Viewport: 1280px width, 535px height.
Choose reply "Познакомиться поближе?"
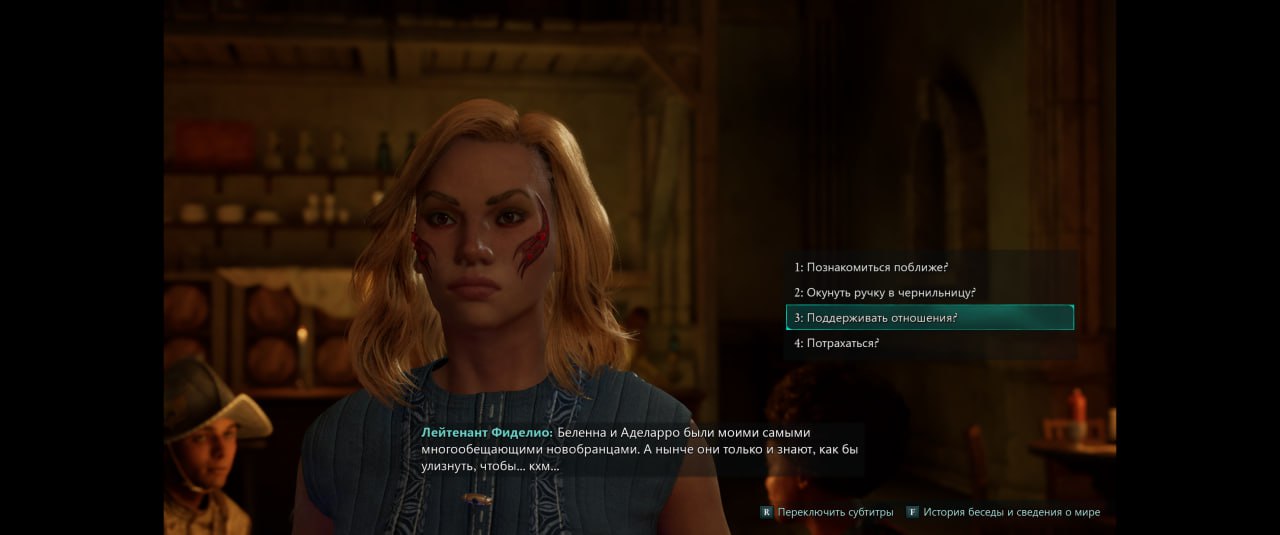[871, 268]
